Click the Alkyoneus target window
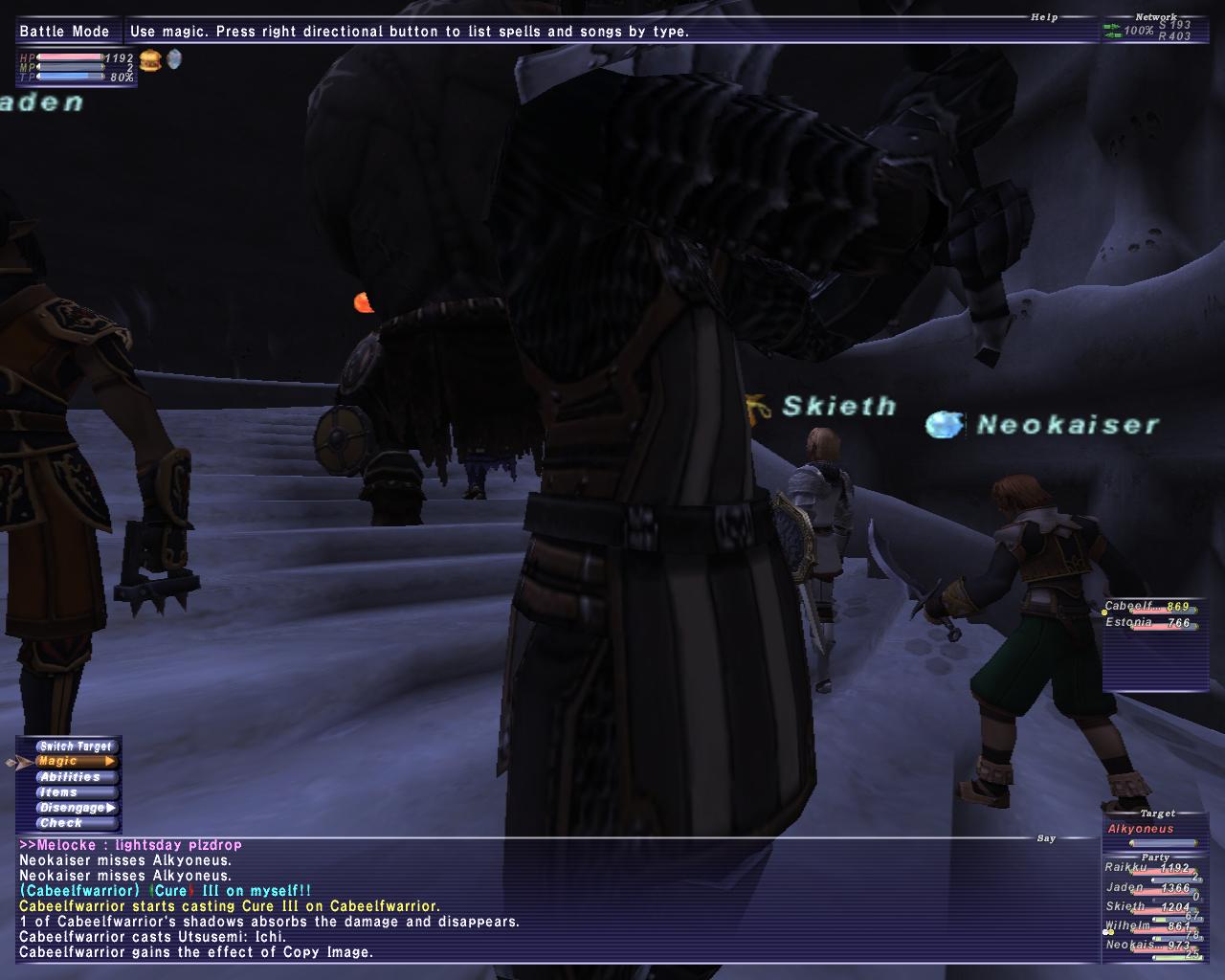This screenshot has width=1225, height=980. point(1152,831)
